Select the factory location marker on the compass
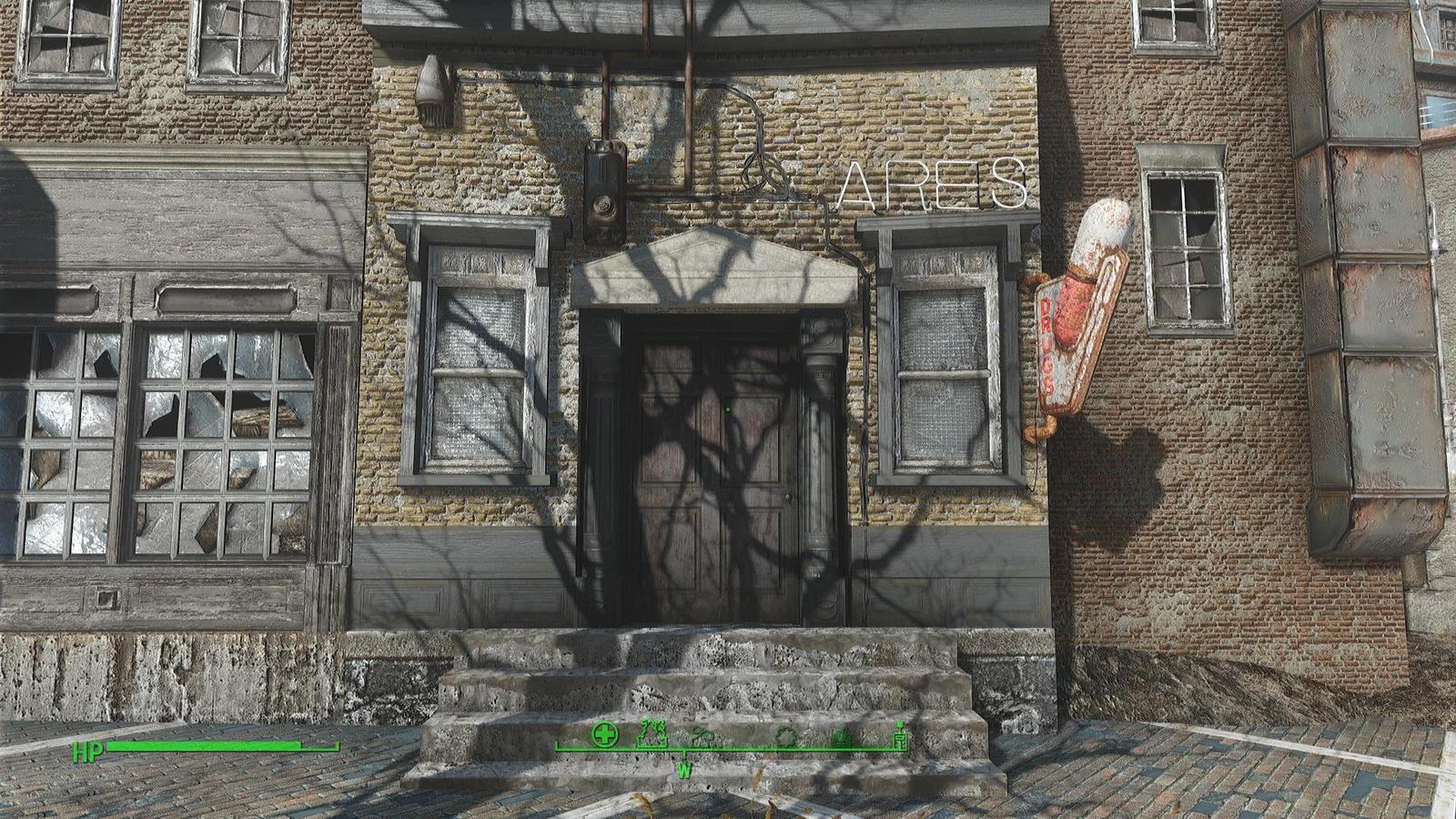Viewport: 1456px width, 819px height. (703, 736)
